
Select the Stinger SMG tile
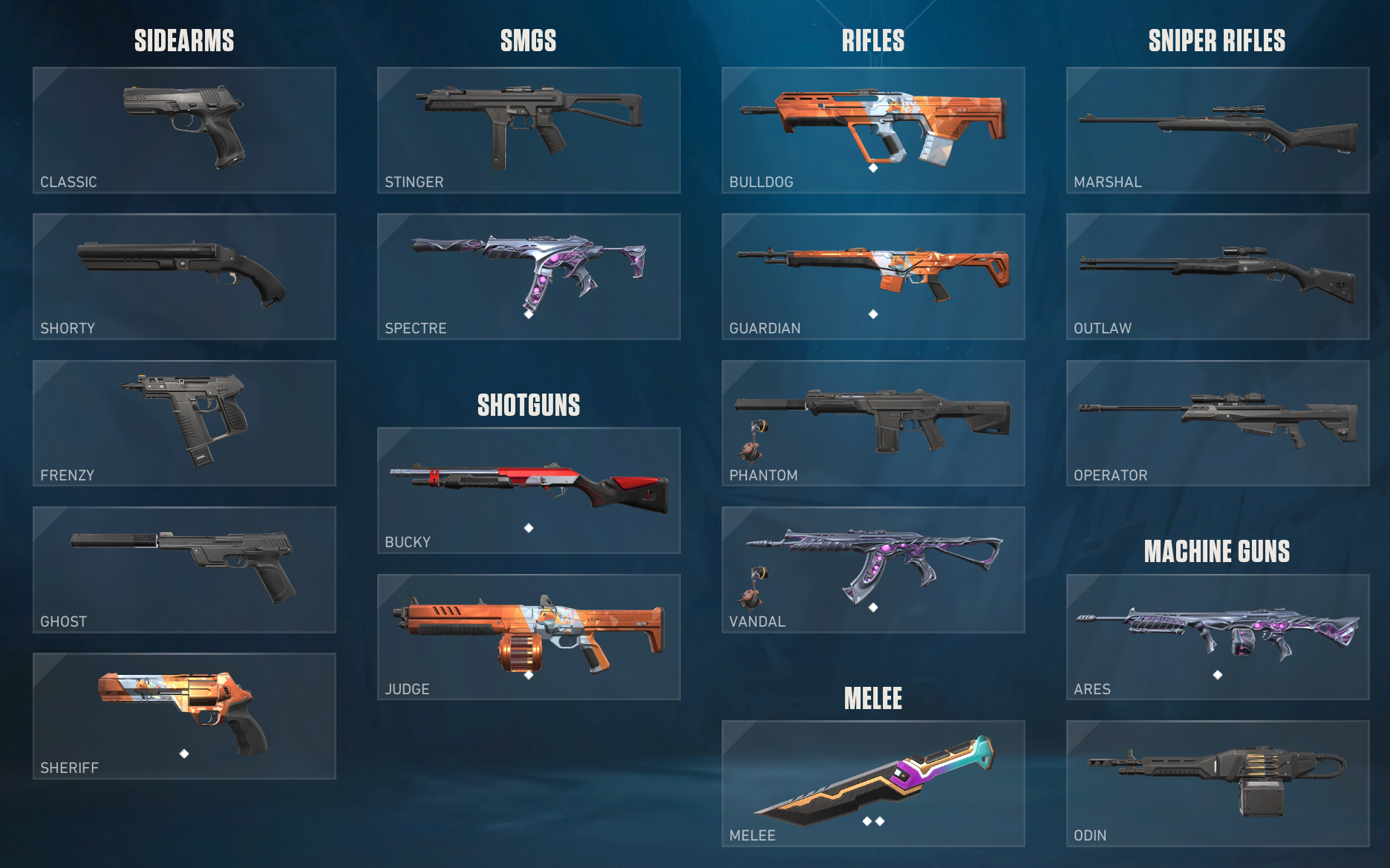click(x=529, y=130)
